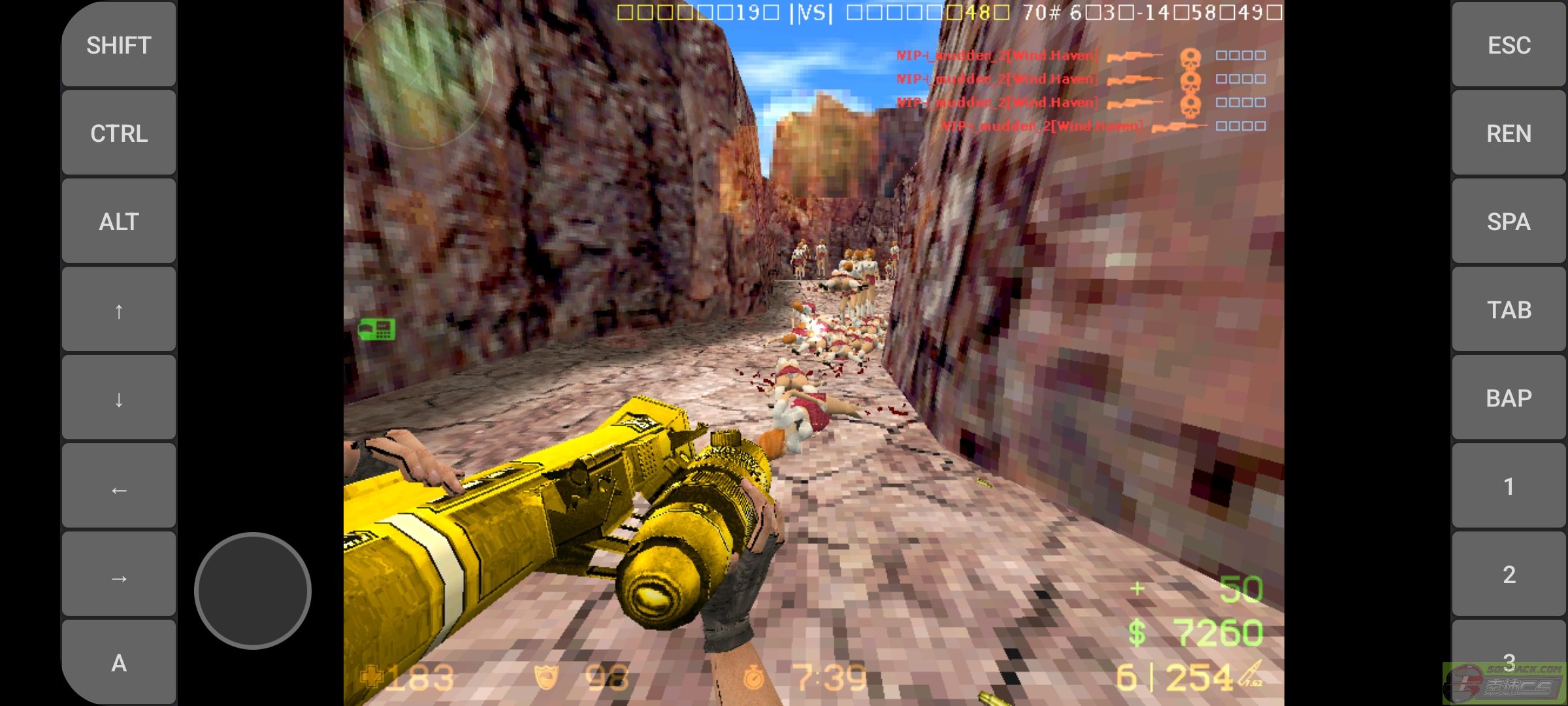Click the circular radar minimap
1568x706 pixels.
pyautogui.click(x=420, y=75)
